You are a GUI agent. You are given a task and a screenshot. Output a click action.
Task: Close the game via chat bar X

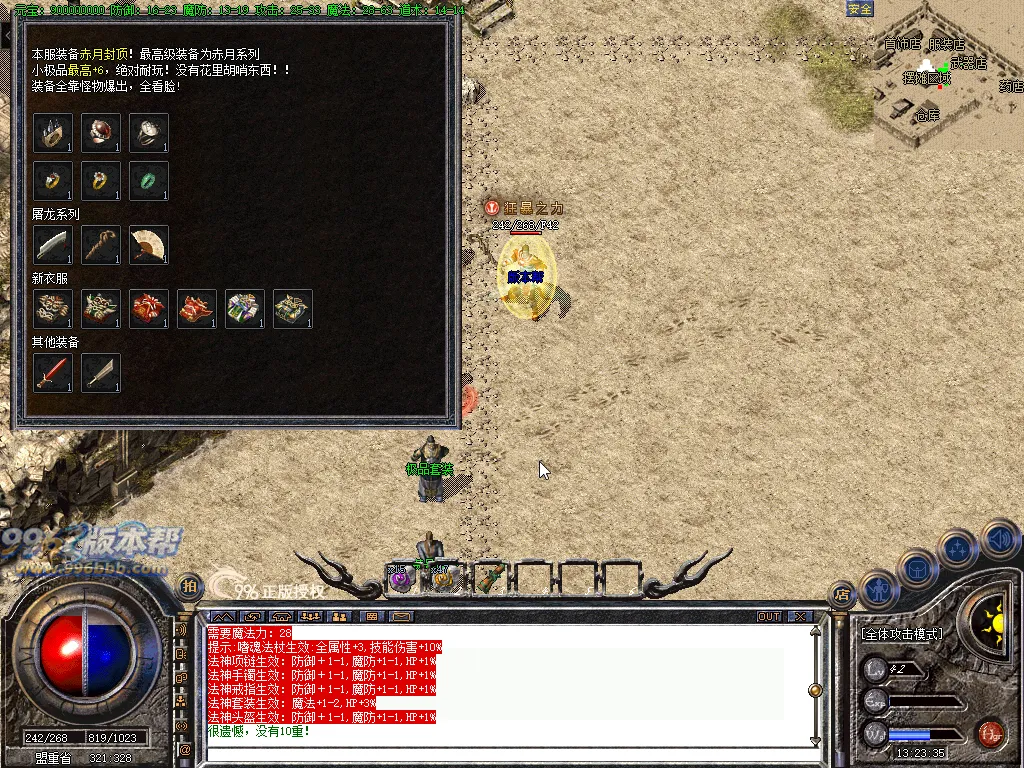pyautogui.click(x=799, y=616)
